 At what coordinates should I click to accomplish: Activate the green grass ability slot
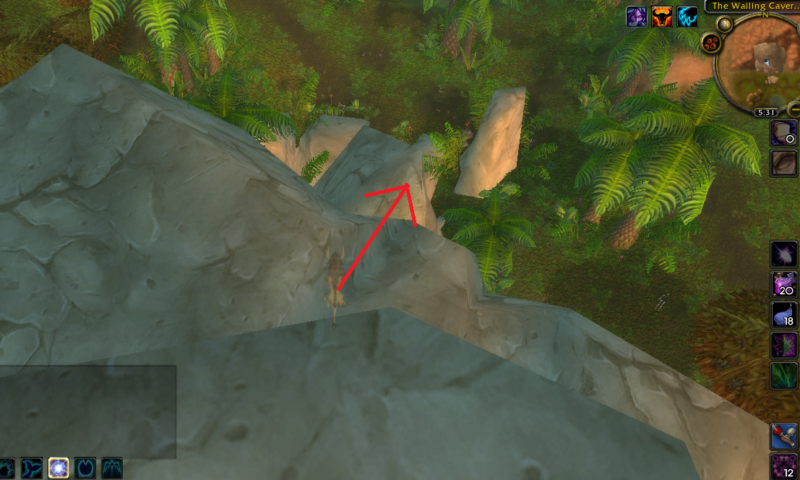coord(784,376)
